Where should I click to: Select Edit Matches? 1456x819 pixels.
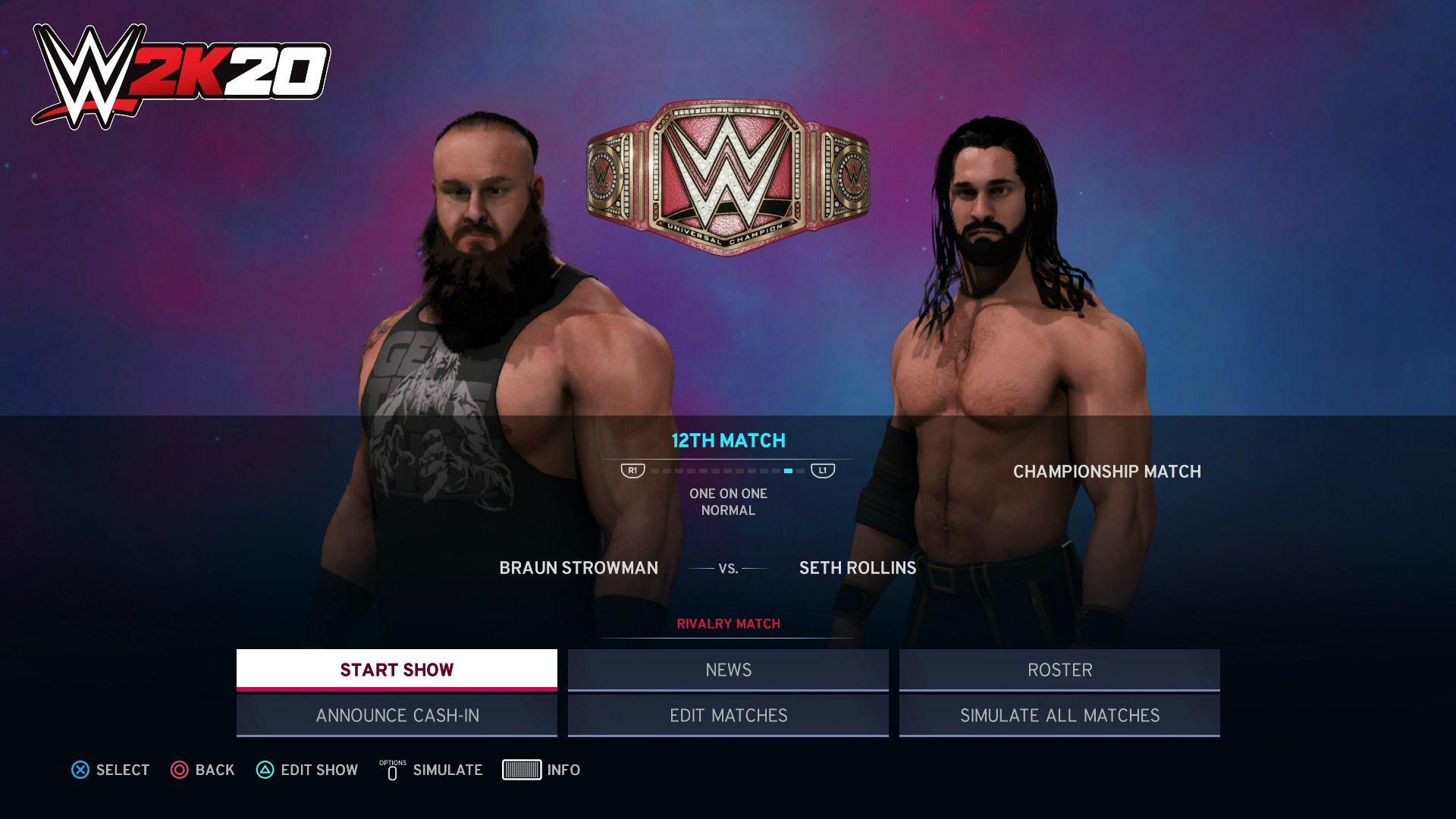[x=728, y=715]
